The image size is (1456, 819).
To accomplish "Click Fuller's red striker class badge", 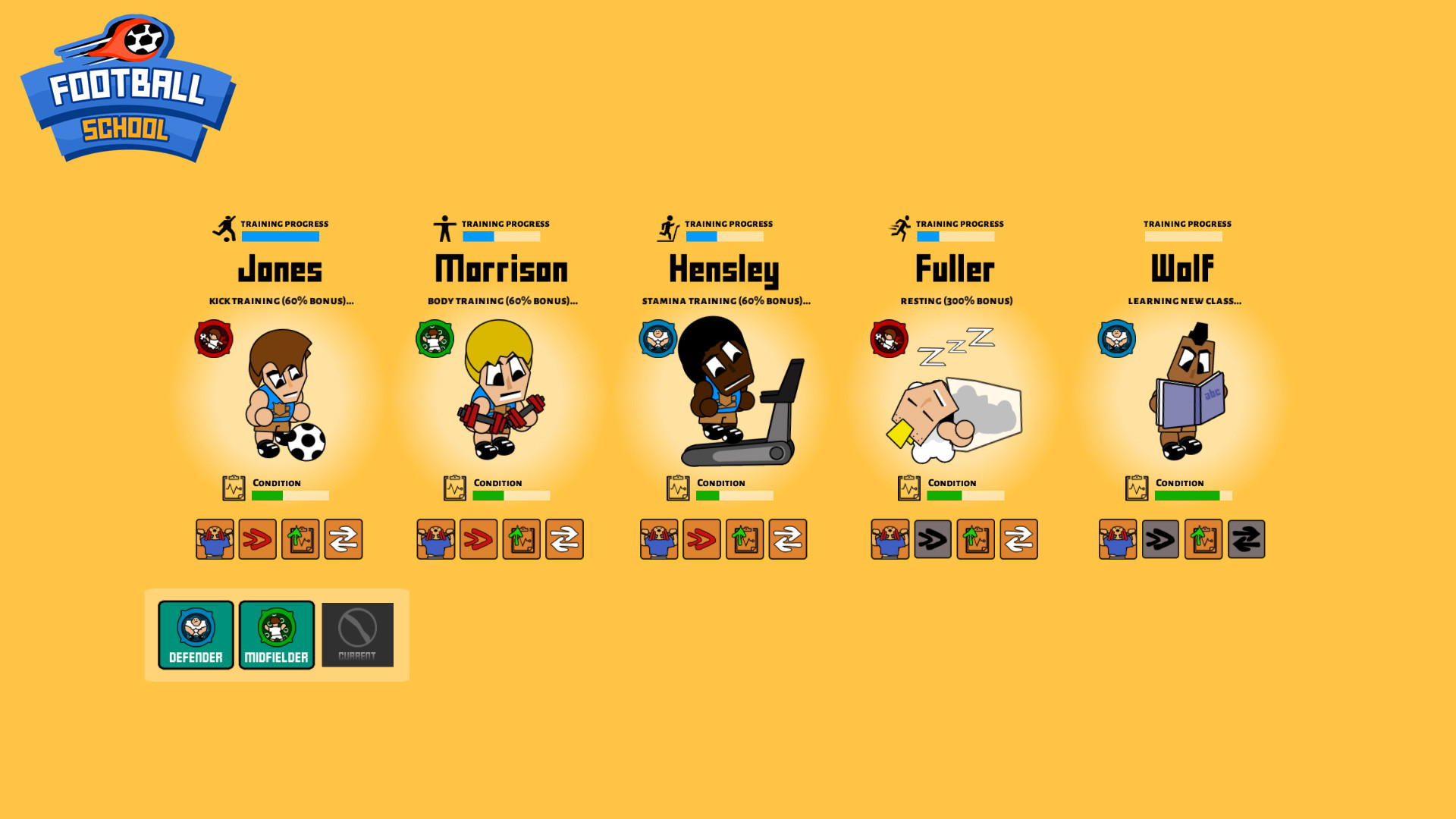I will pos(889,339).
